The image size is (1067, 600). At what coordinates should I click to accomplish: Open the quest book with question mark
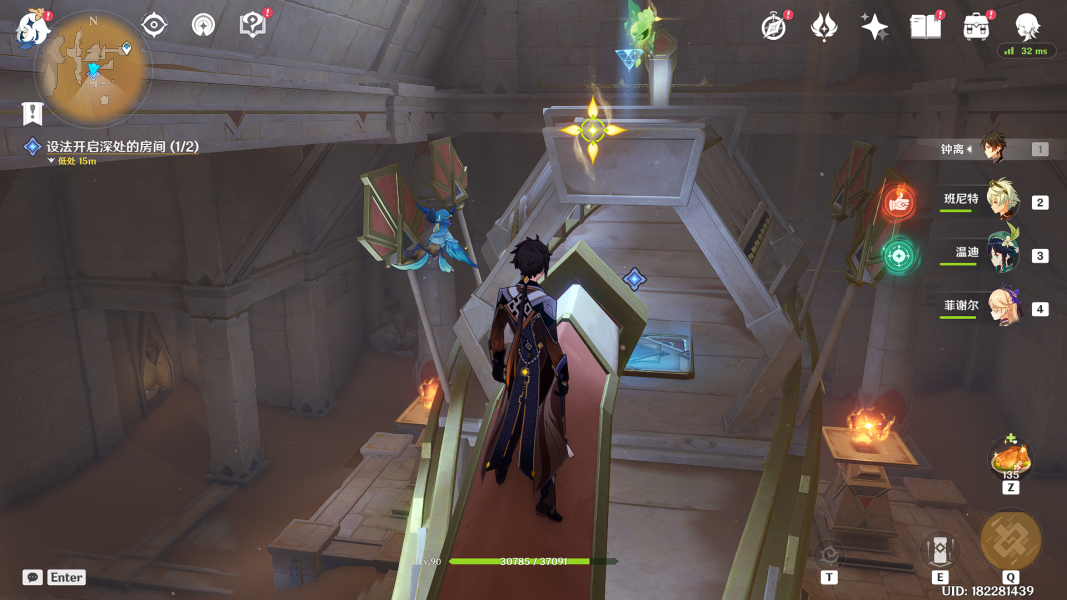pyautogui.click(x=253, y=25)
